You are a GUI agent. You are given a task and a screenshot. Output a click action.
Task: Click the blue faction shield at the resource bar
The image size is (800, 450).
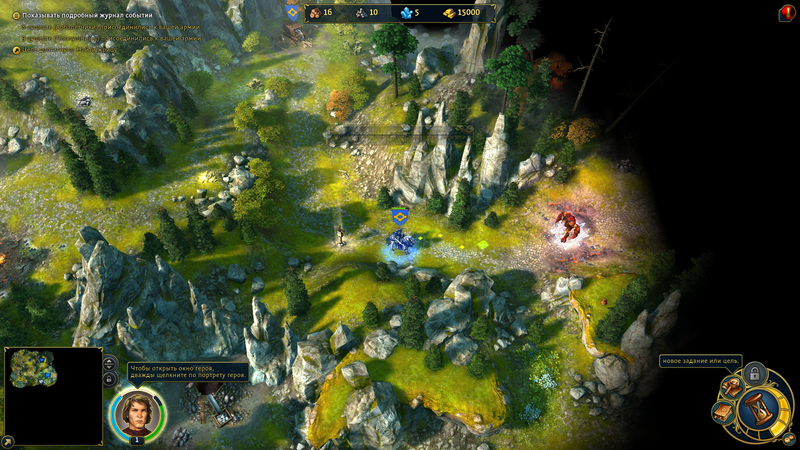(292, 12)
